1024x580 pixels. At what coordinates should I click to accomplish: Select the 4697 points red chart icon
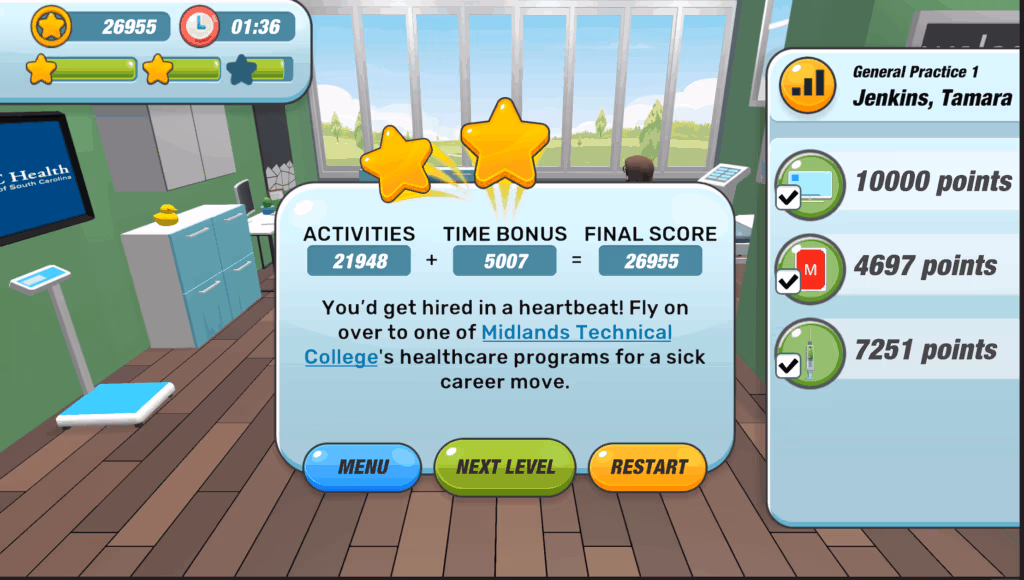(x=810, y=268)
